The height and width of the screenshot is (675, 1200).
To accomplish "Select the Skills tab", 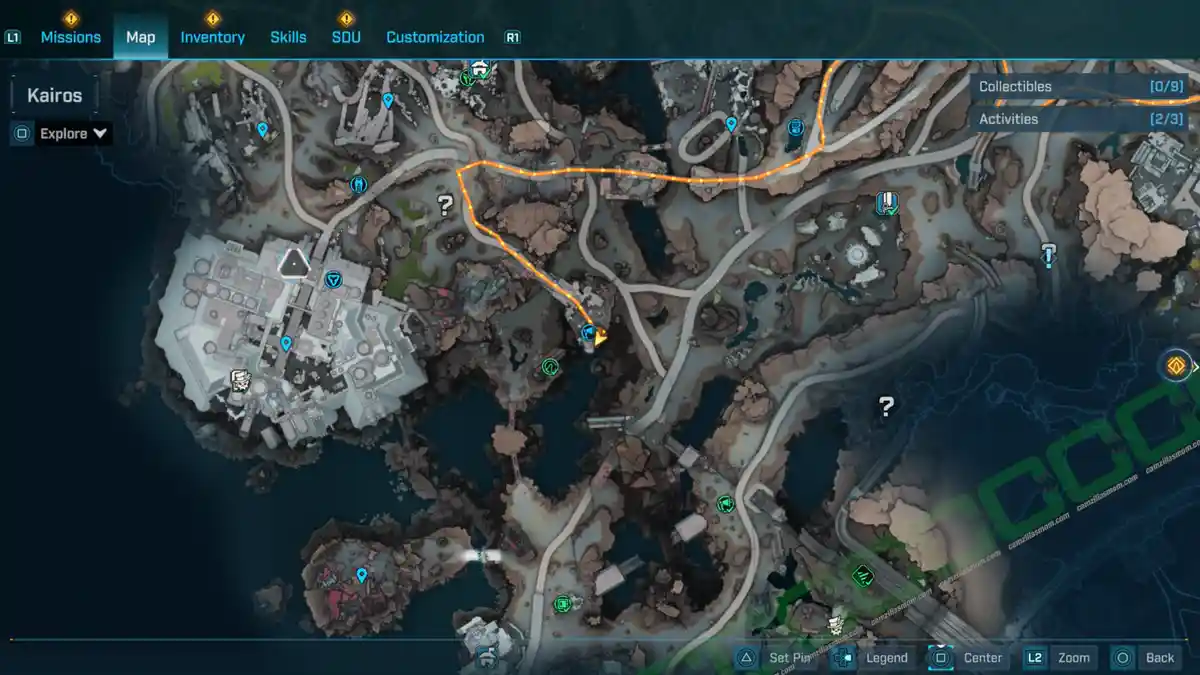I will (x=288, y=37).
